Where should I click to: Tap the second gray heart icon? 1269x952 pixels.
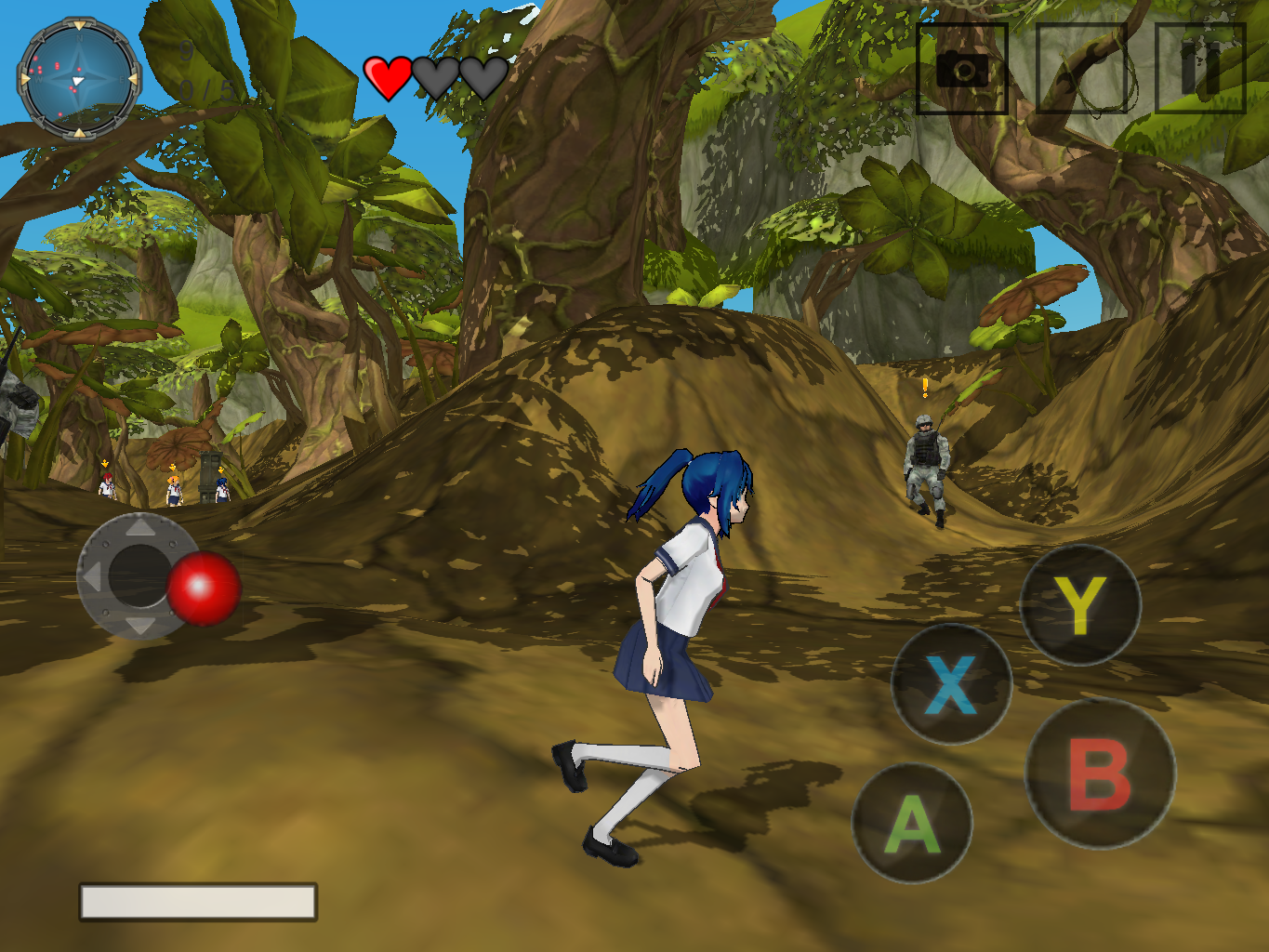click(482, 78)
